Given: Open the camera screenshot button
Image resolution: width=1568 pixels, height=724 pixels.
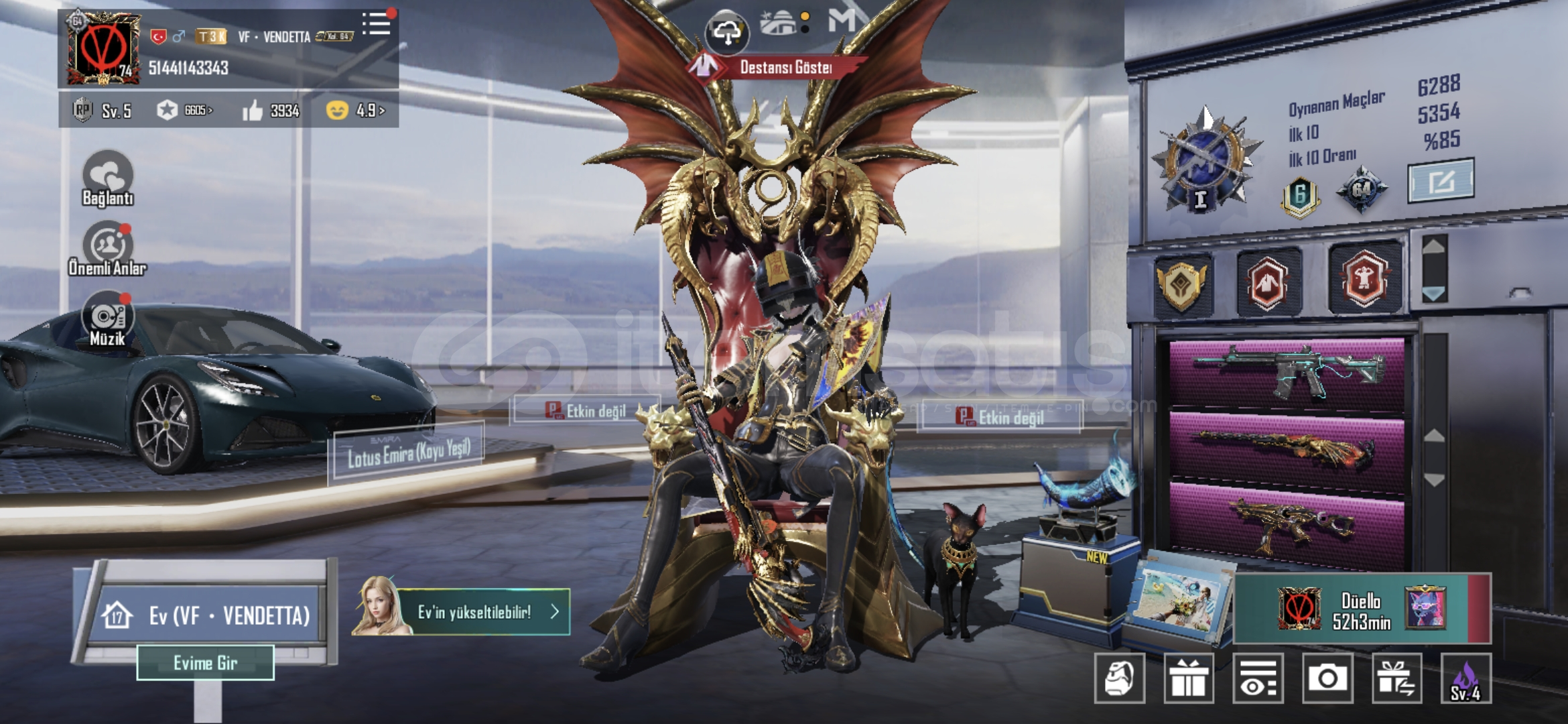Looking at the screenshot, I should tap(1327, 678).
